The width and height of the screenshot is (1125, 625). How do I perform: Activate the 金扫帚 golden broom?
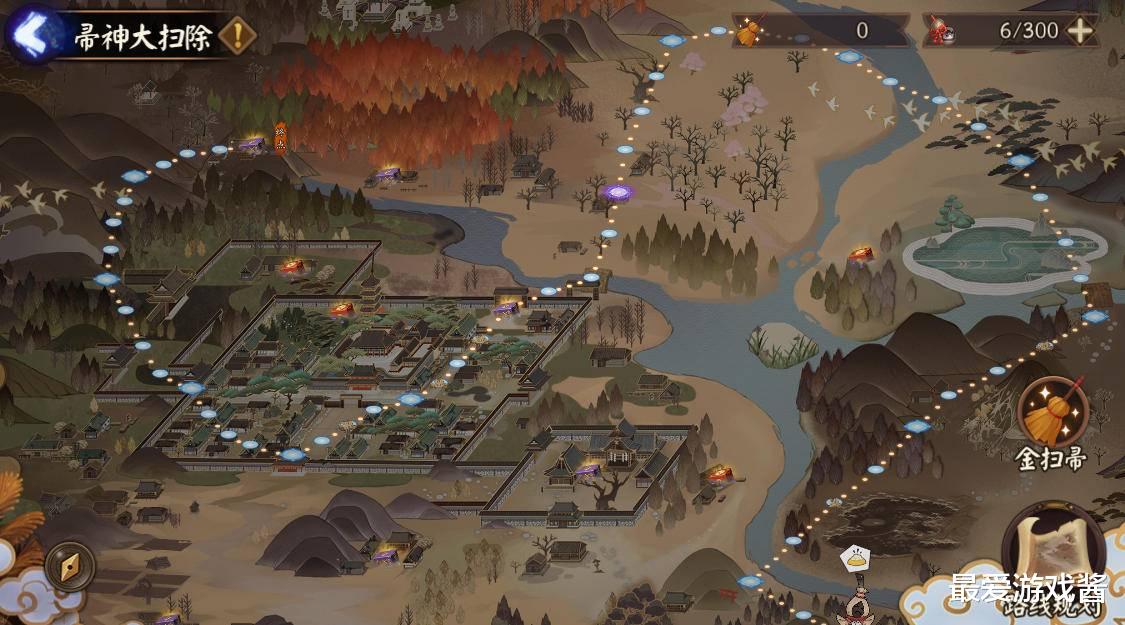[x=1052, y=413]
